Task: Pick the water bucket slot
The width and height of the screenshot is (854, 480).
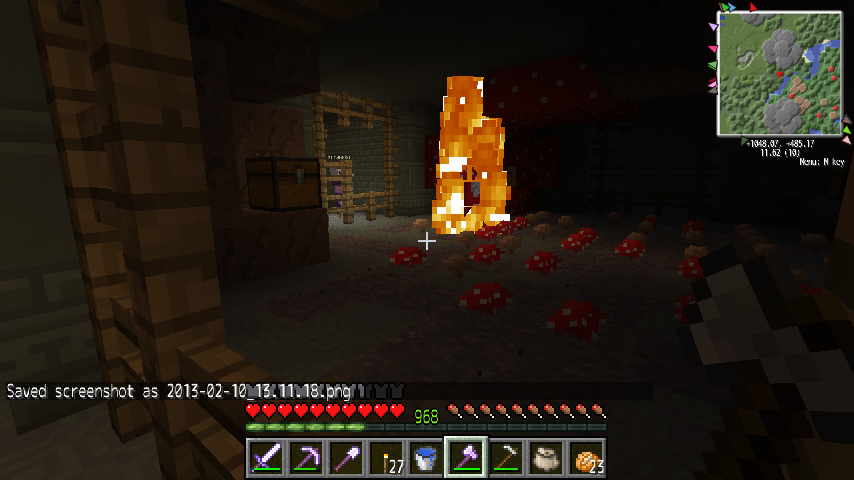Action: pos(426,458)
